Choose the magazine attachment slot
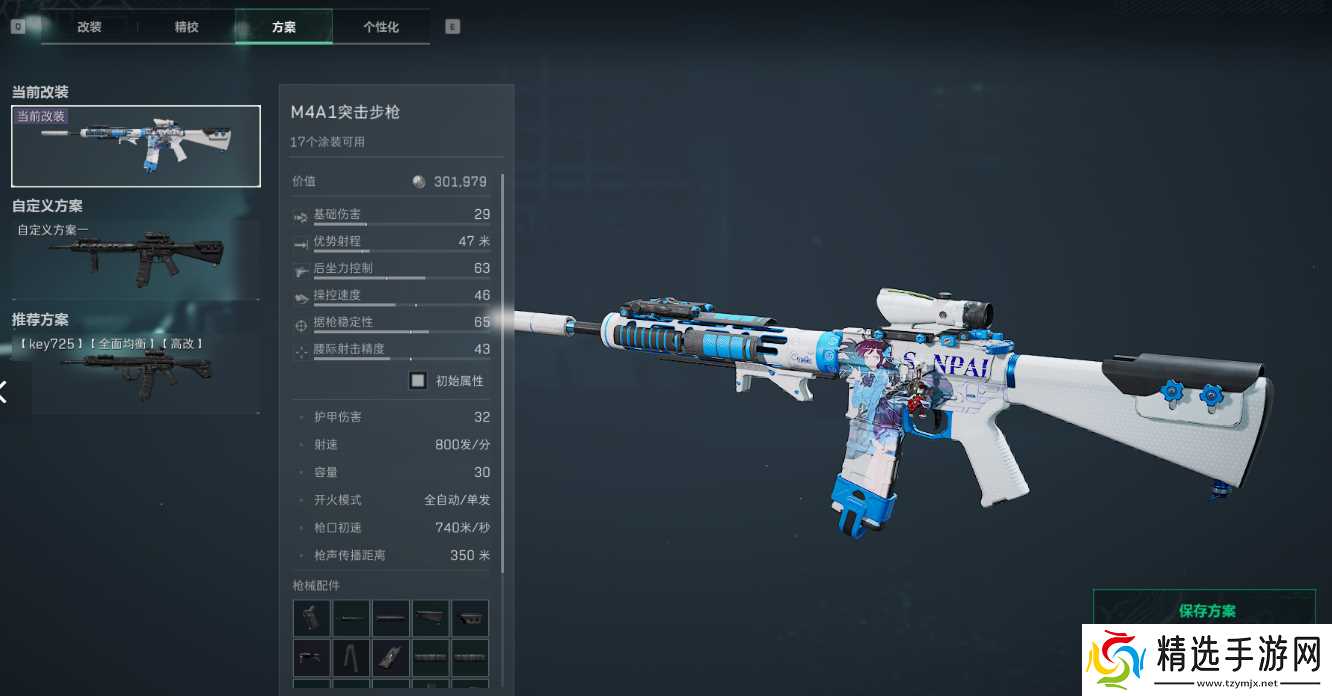The image size is (1332, 696). coord(390,657)
